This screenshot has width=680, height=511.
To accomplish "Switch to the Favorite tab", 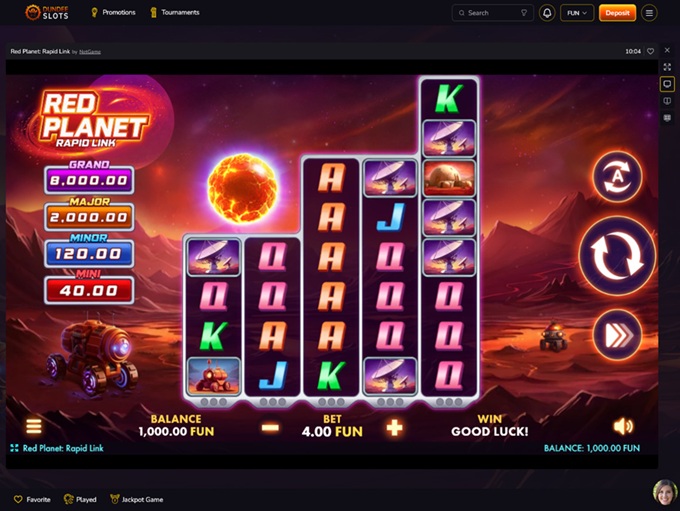I will pyautogui.click(x=32, y=499).
